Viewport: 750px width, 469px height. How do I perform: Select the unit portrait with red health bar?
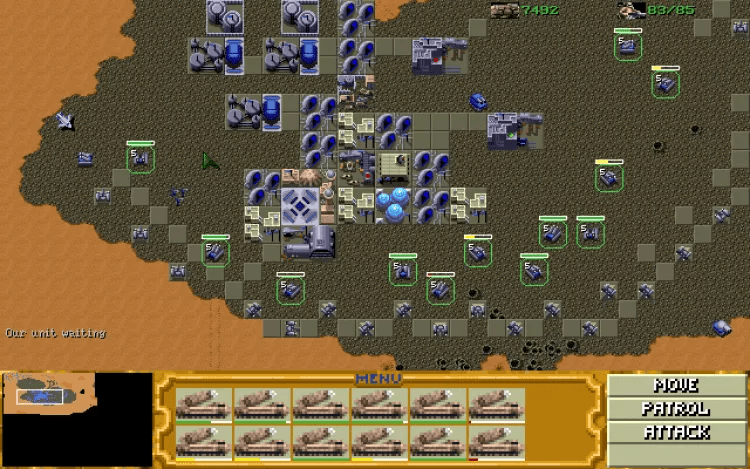(x=498, y=441)
